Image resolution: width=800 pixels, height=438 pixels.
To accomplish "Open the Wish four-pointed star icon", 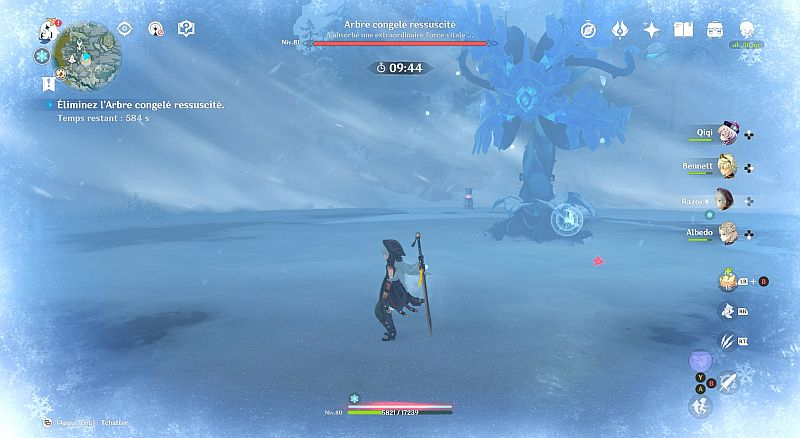I will (x=651, y=30).
